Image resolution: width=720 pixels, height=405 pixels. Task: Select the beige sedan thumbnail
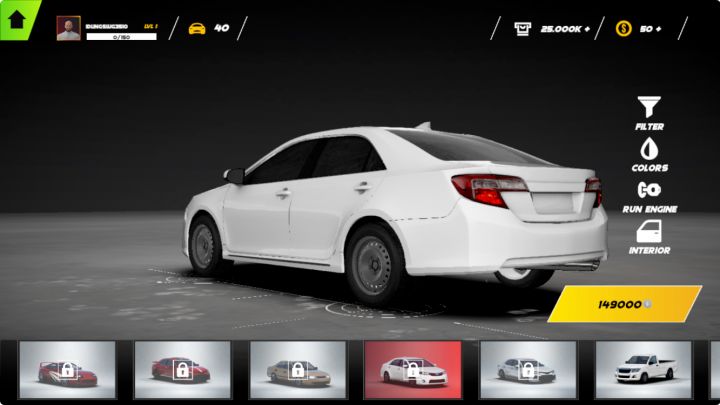click(x=297, y=370)
